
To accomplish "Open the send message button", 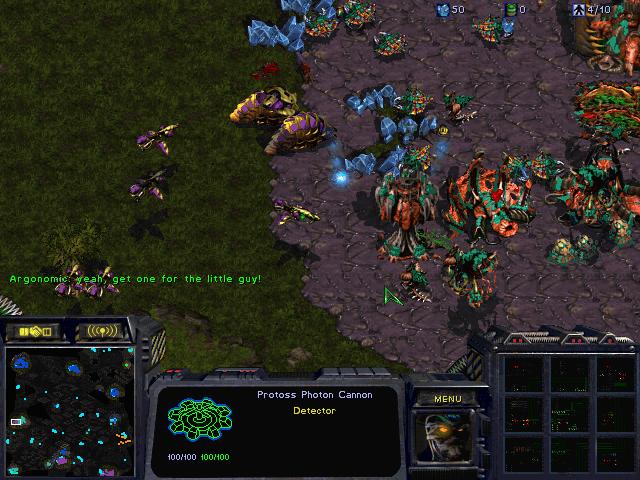I will point(101,330).
